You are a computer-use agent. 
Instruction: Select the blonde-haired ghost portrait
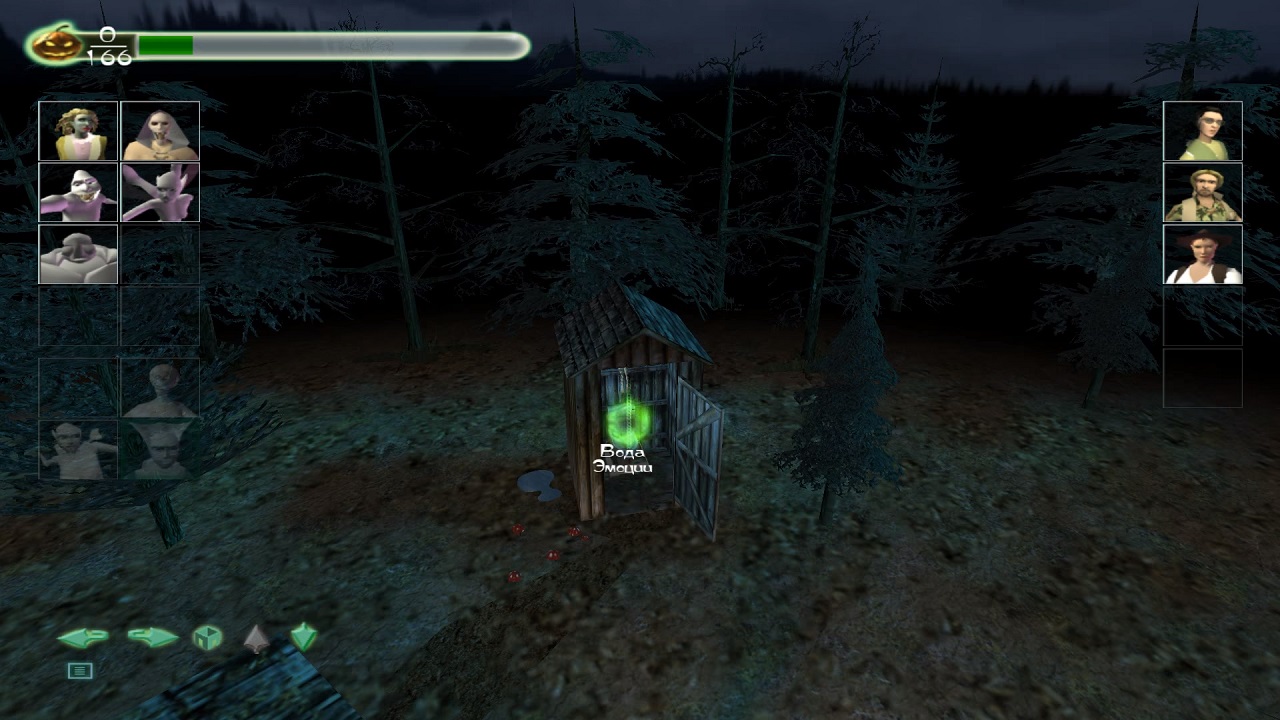click(x=78, y=131)
